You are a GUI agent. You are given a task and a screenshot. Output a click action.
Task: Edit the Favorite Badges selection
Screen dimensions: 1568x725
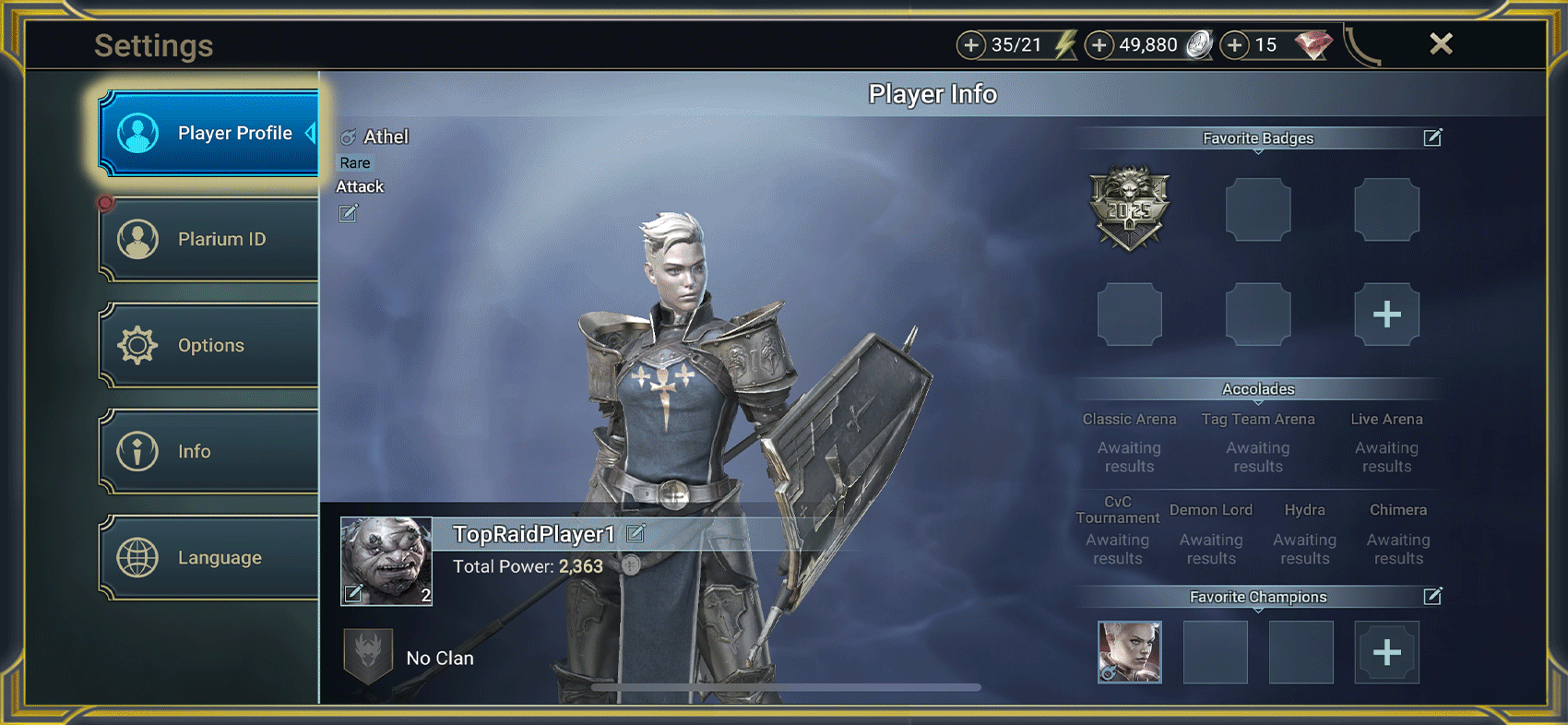[x=1432, y=137]
